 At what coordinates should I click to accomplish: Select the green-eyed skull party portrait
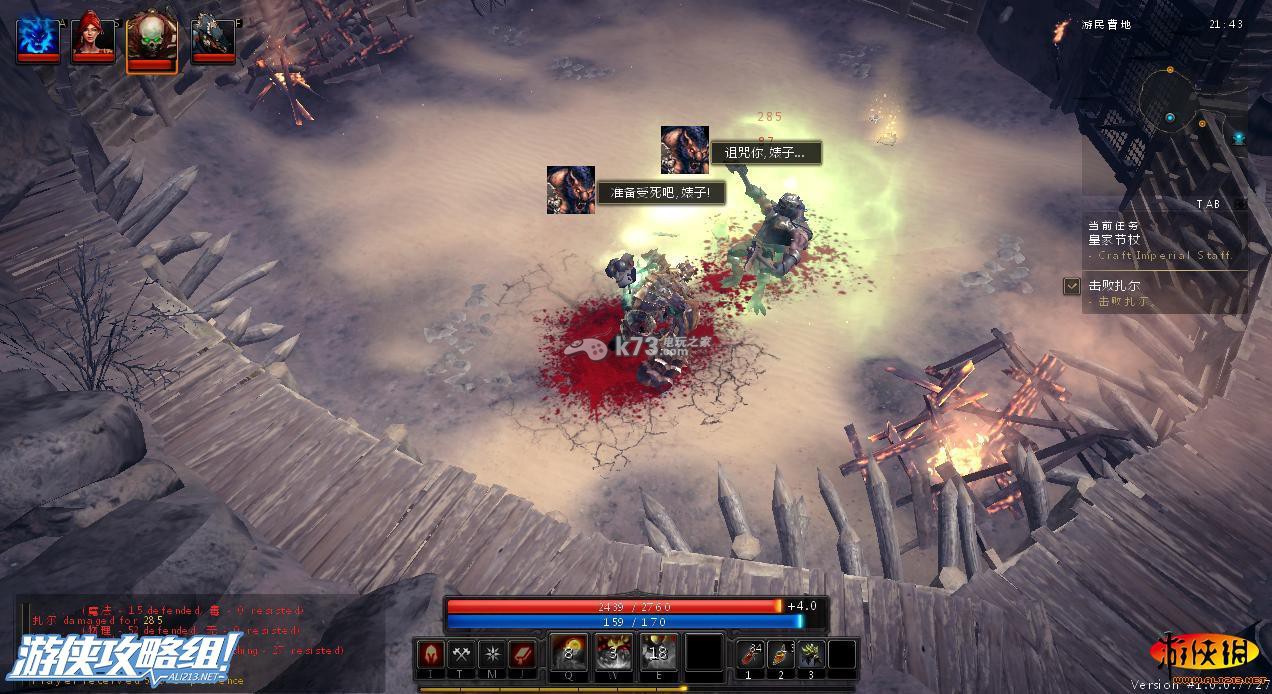point(152,39)
